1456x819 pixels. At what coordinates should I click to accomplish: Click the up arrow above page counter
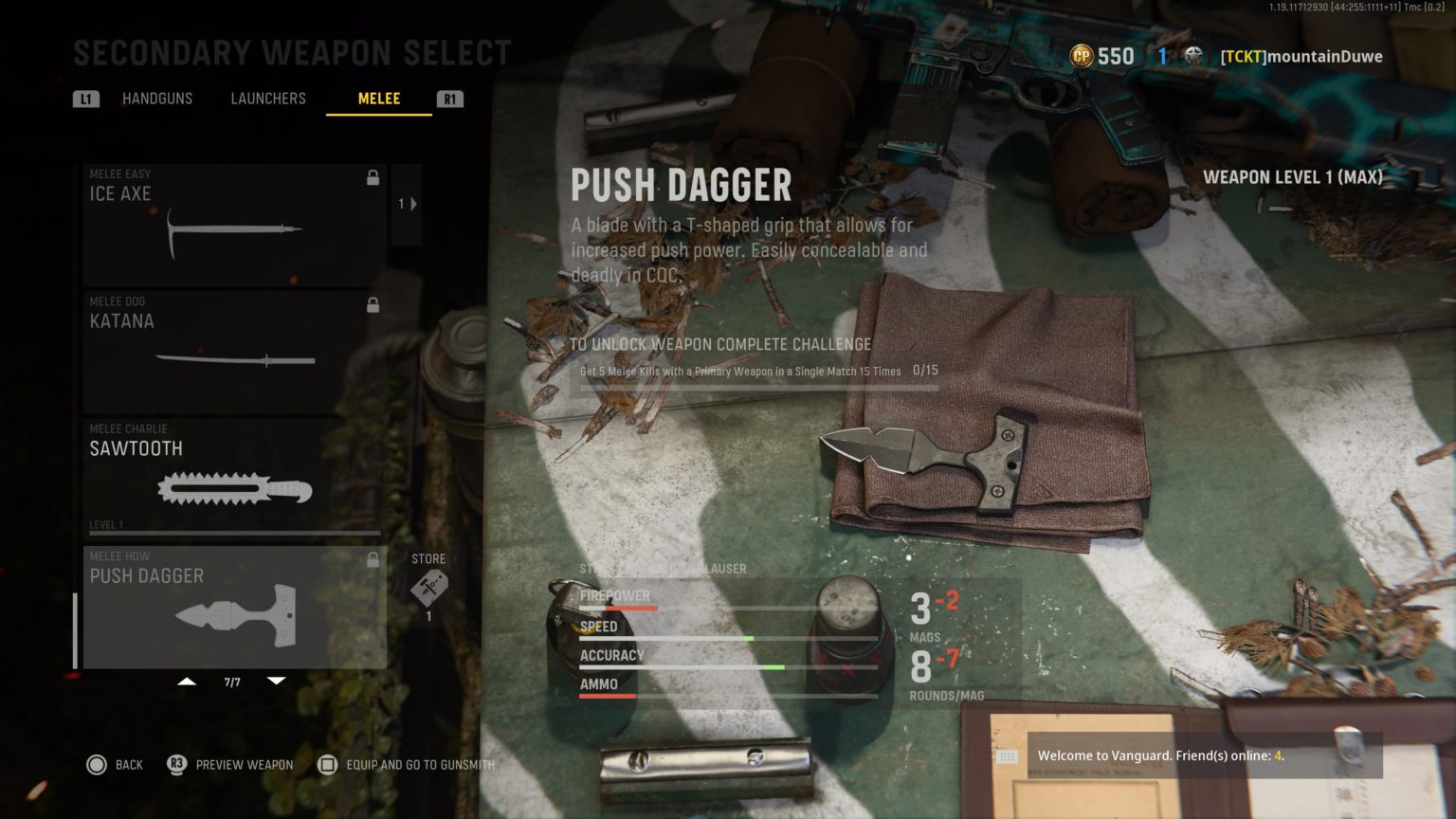(x=187, y=681)
